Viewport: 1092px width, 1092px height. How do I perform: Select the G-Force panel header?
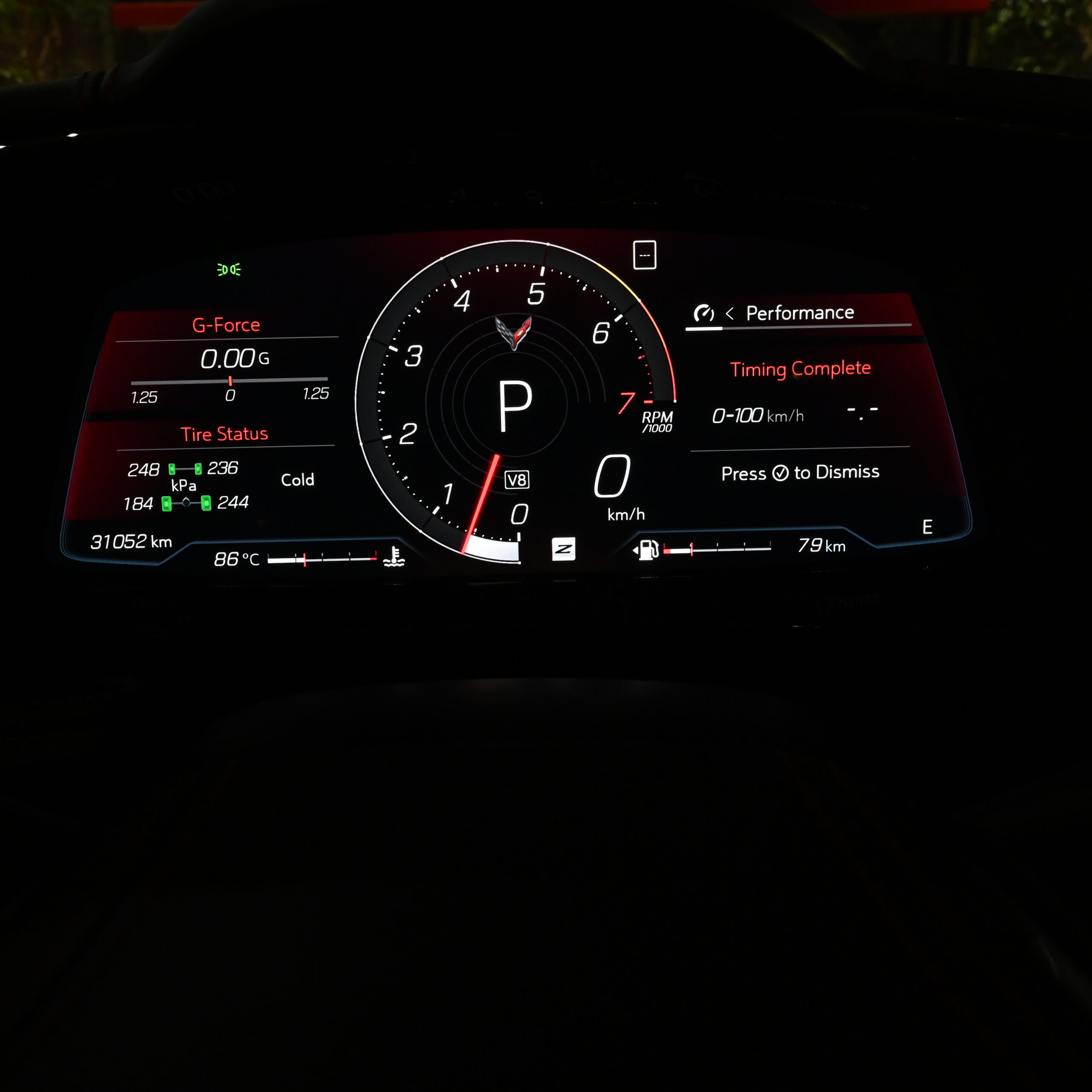(226, 325)
